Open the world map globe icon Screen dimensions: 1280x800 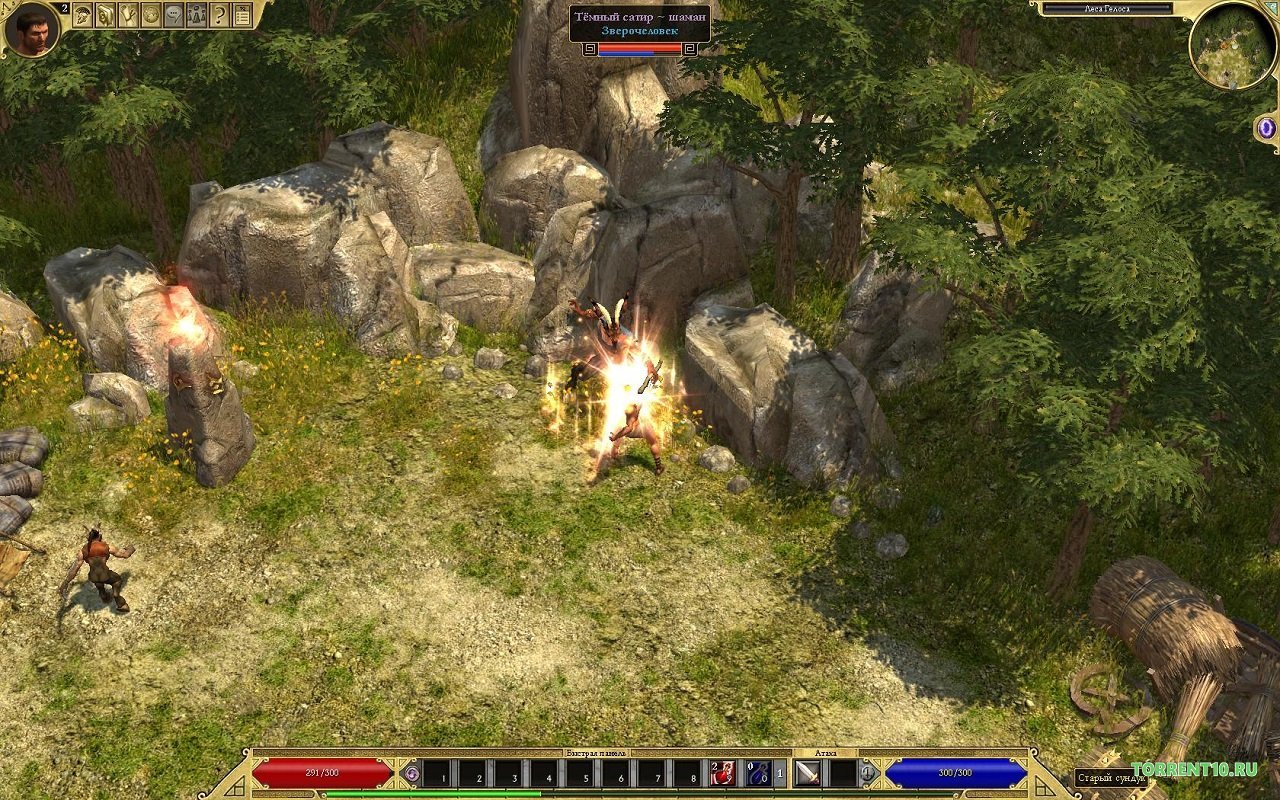coord(150,15)
